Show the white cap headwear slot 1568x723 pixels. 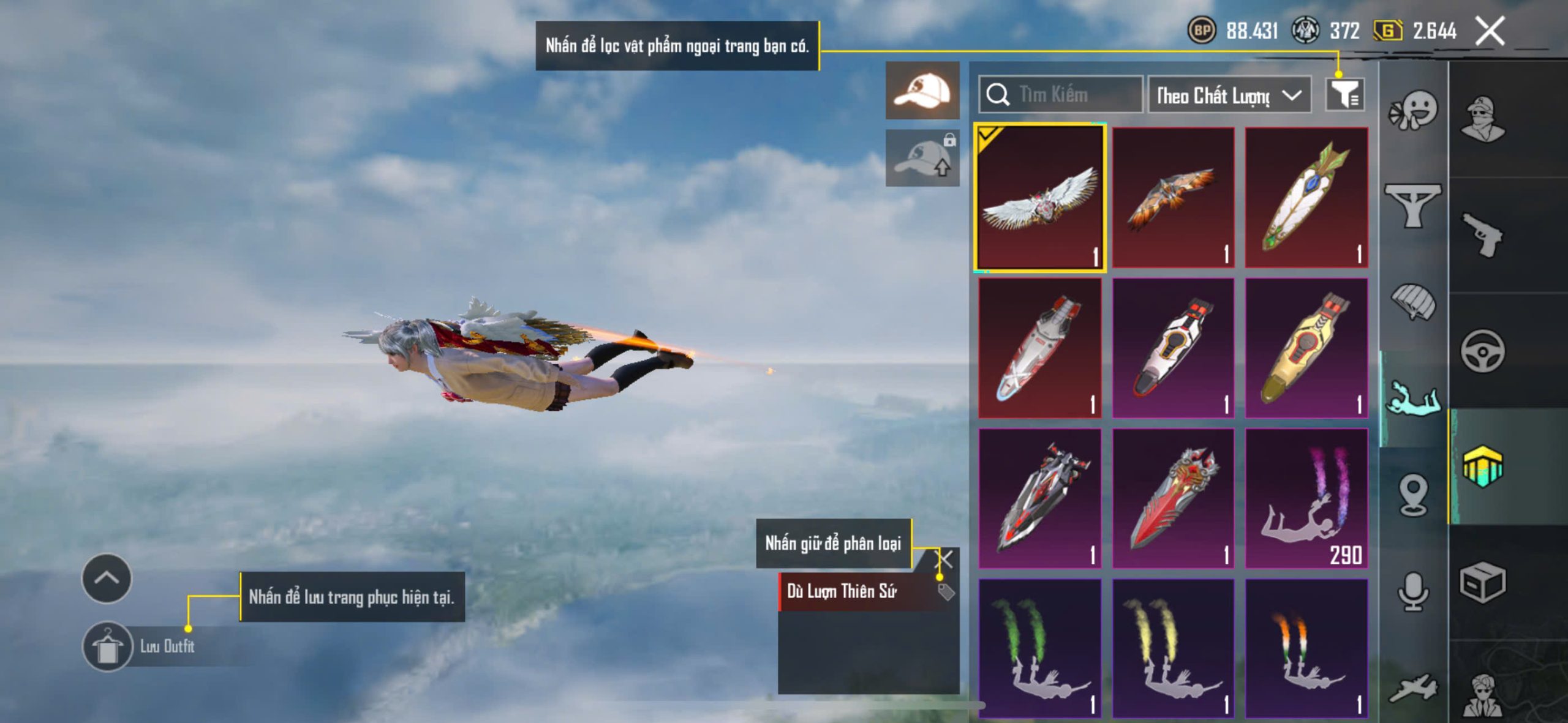click(x=922, y=91)
